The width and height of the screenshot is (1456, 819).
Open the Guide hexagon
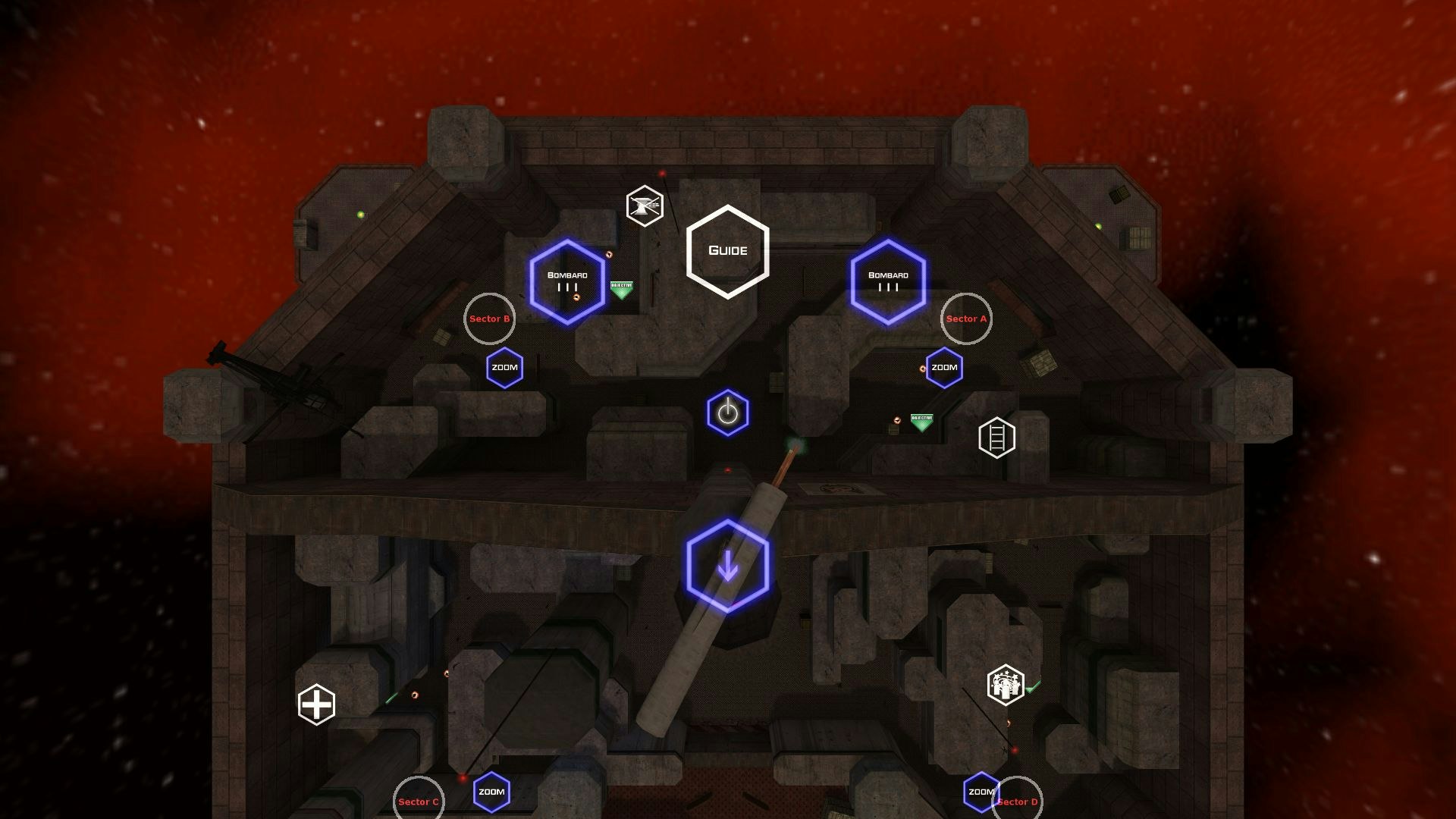pos(727,250)
